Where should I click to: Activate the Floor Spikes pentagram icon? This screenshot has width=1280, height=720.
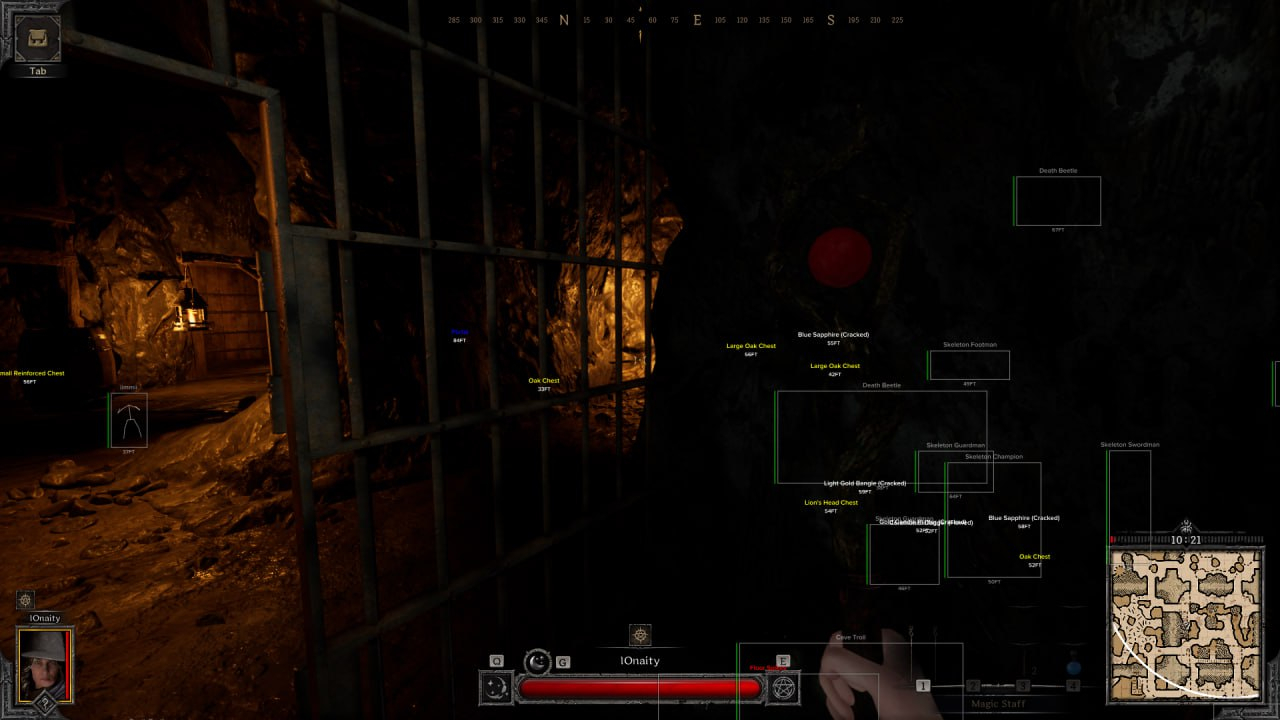(x=783, y=689)
